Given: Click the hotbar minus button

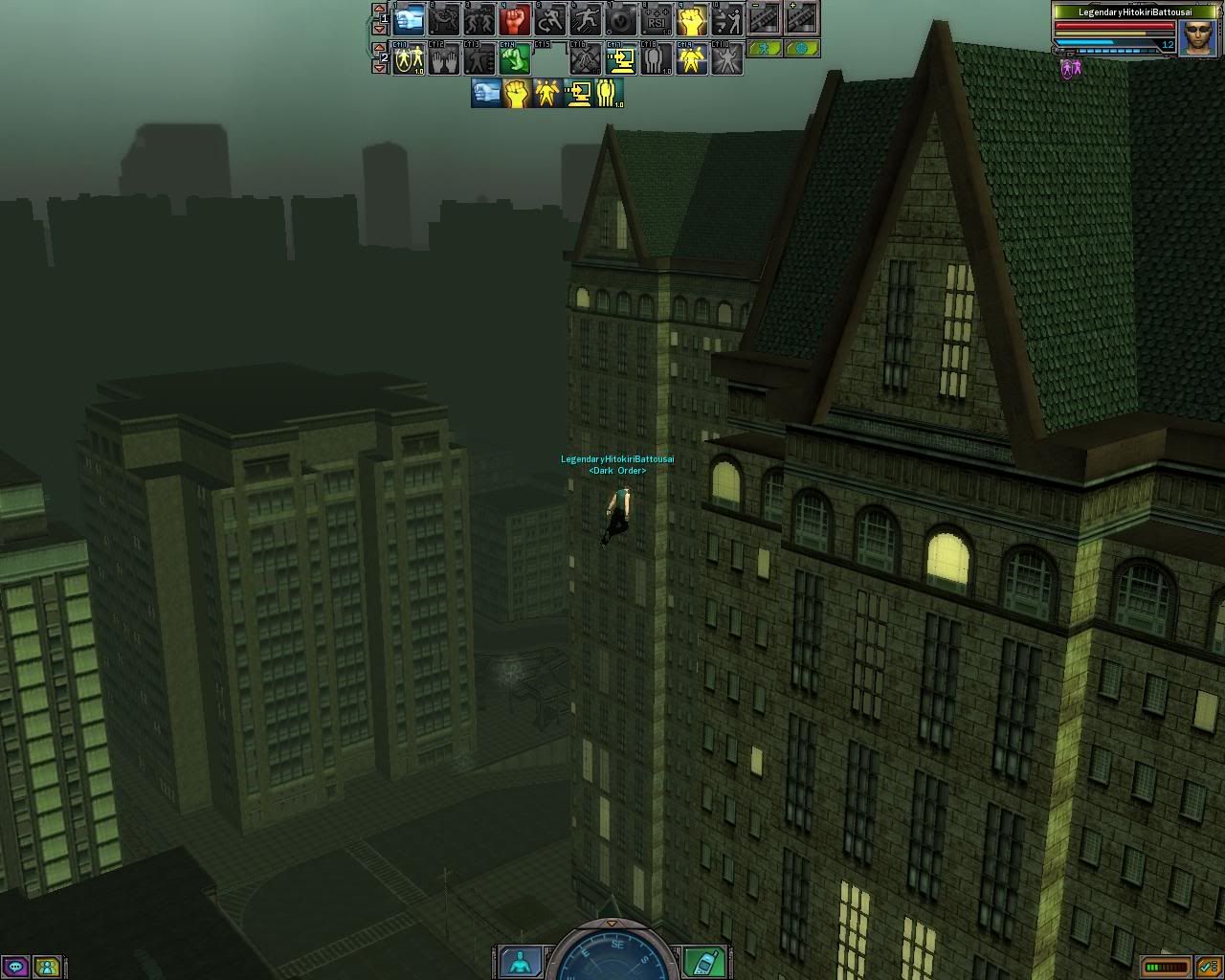Looking at the screenshot, I should (x=763, y=18).
